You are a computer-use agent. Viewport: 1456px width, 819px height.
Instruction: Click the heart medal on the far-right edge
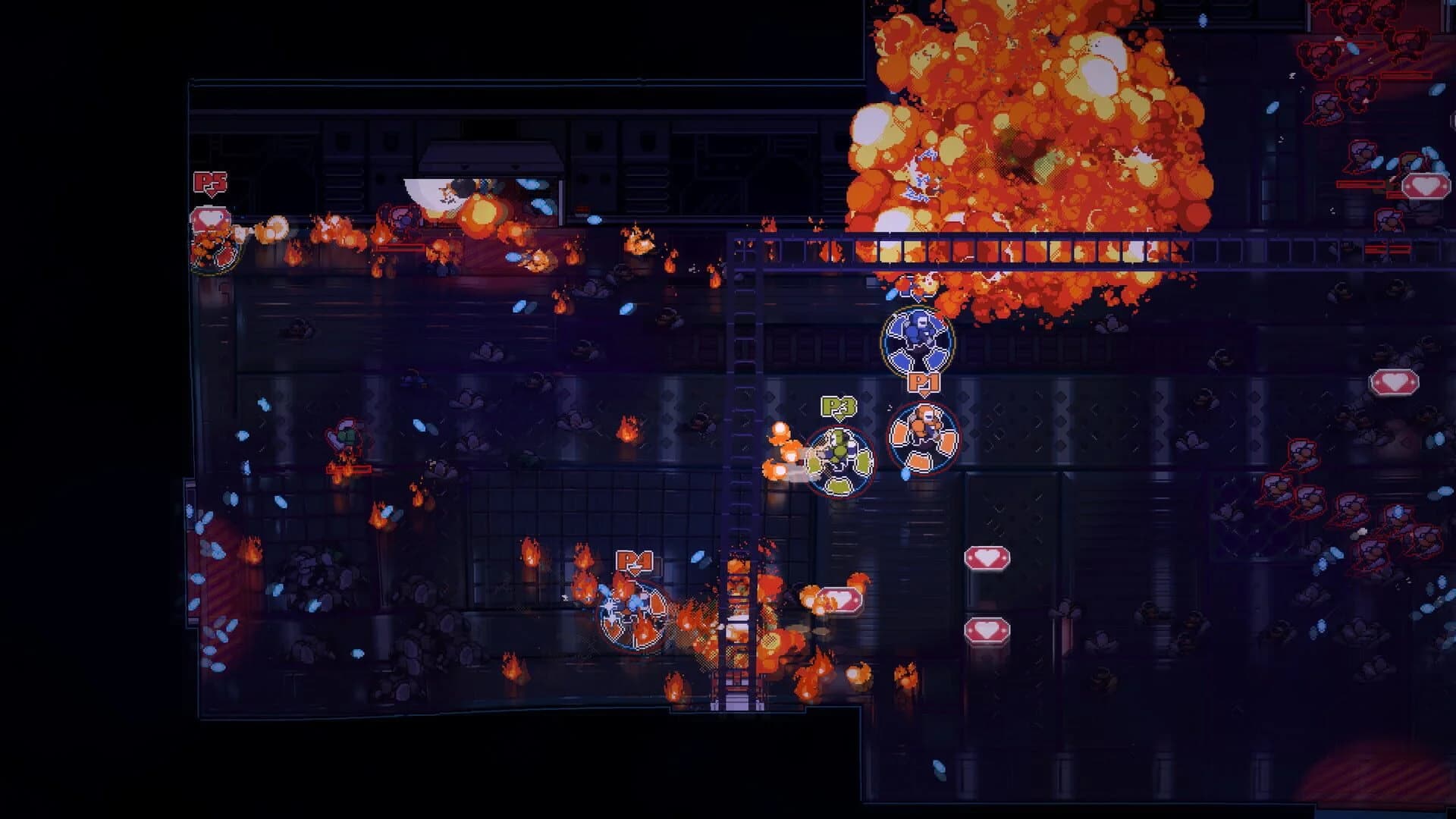[x=1426, y=185]
